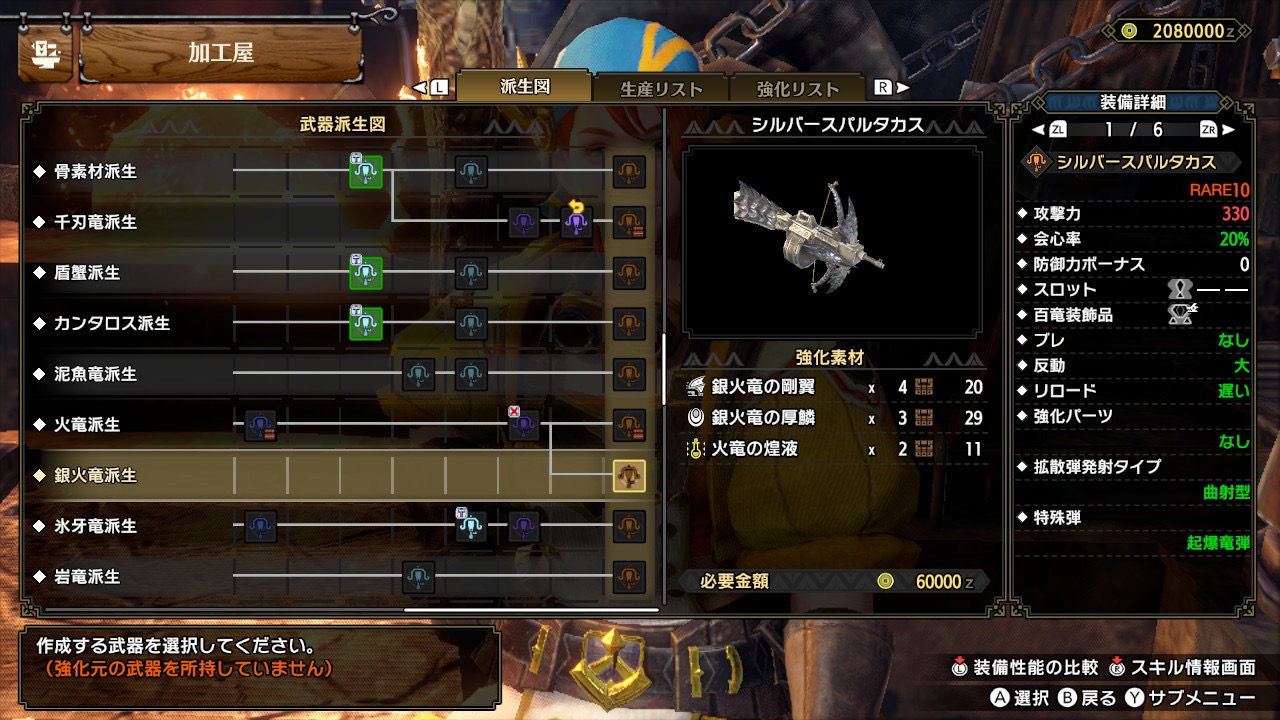Choose the 火竜派生 row

pyautogui.click(x=87, y=425)
